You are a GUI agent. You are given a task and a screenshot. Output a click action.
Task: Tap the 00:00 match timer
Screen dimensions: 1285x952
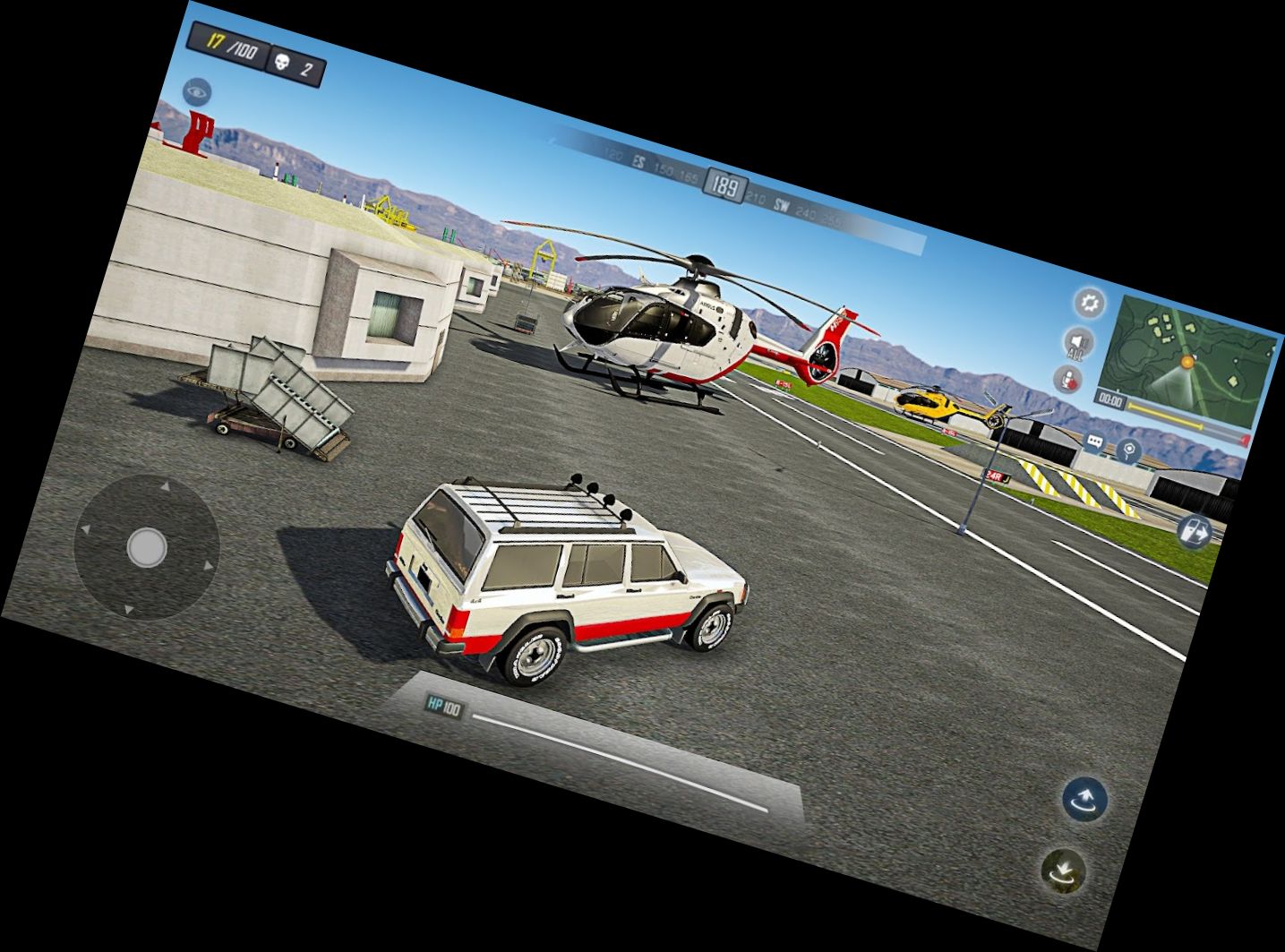pos(1111,399)
